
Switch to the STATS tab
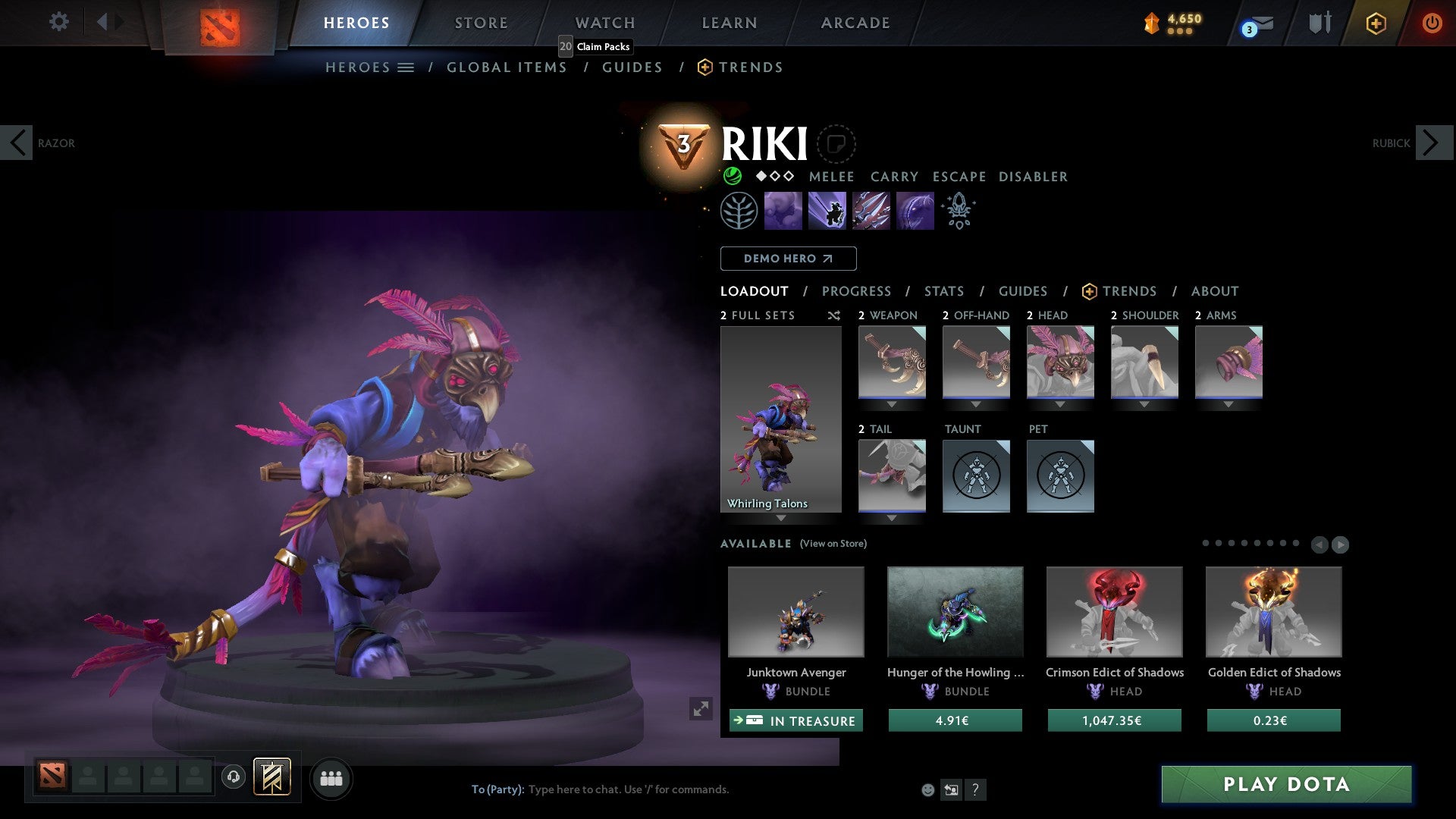[x=943, y=291]
